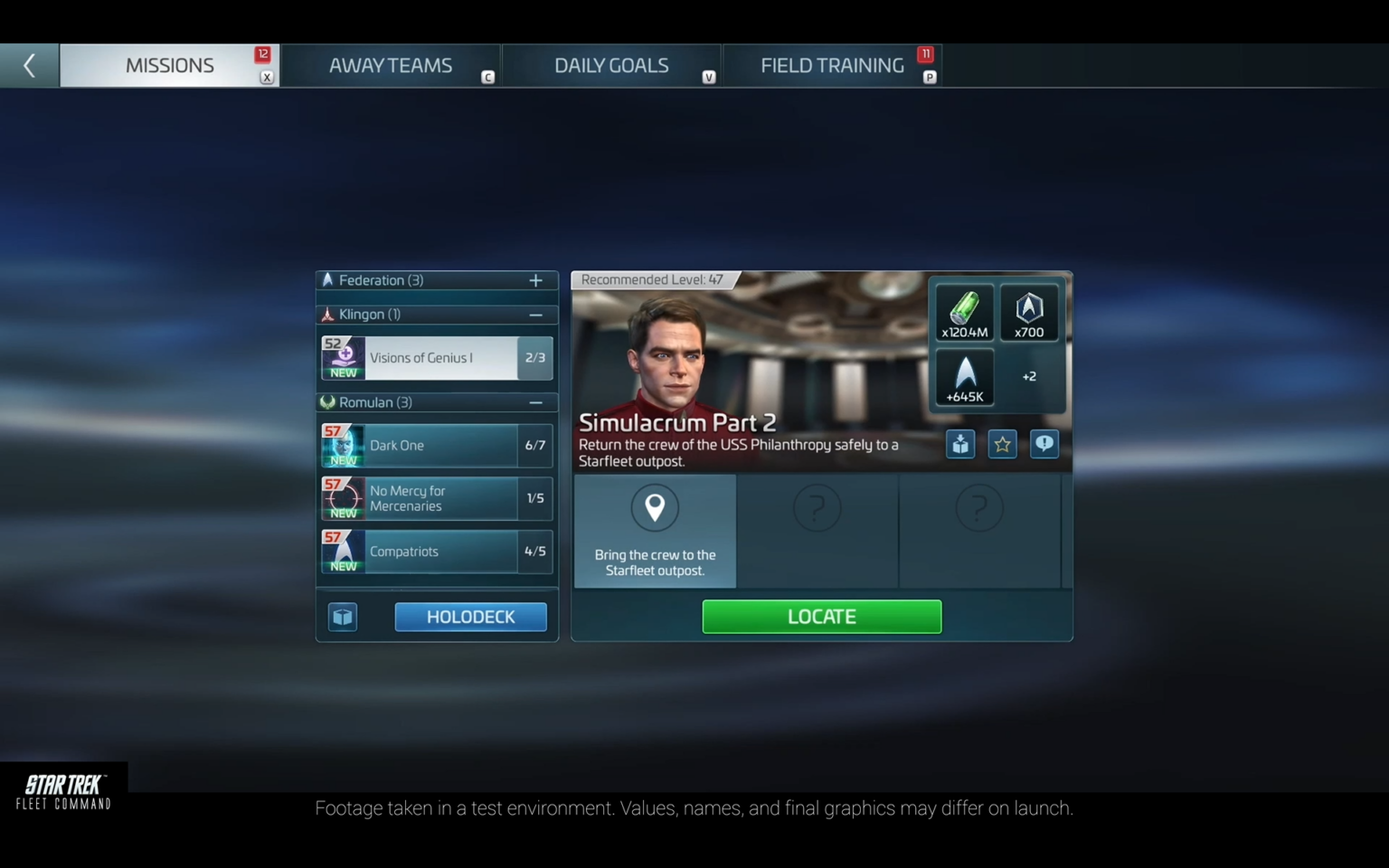Open the Daily Goals tab
Screen dimensions: 1389x868
(x=610, y=65)
